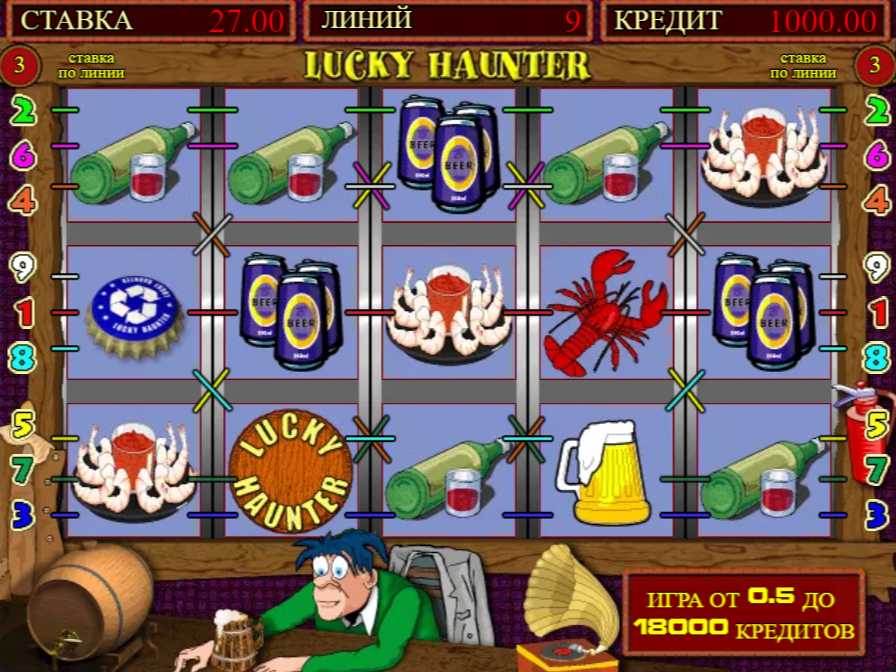
Task: Select yellow payline 5 marker on the left edge
Action: 22,426
